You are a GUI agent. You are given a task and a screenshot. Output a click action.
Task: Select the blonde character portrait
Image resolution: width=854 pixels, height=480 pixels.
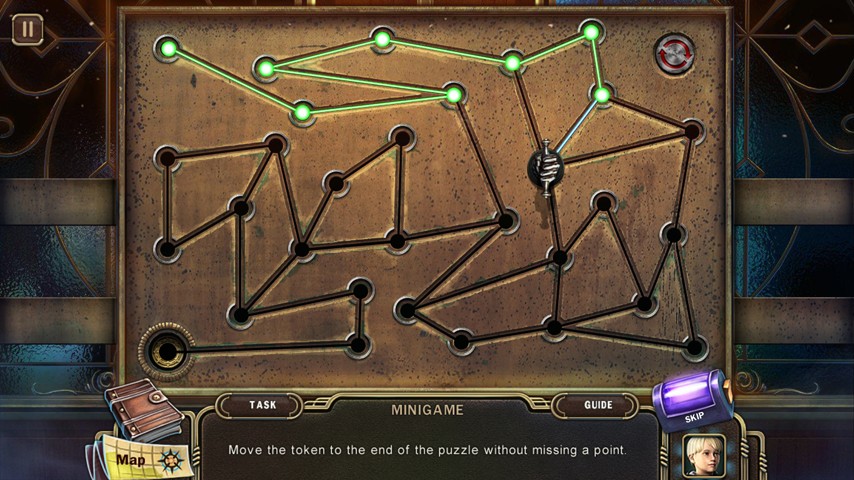(704, 456)
